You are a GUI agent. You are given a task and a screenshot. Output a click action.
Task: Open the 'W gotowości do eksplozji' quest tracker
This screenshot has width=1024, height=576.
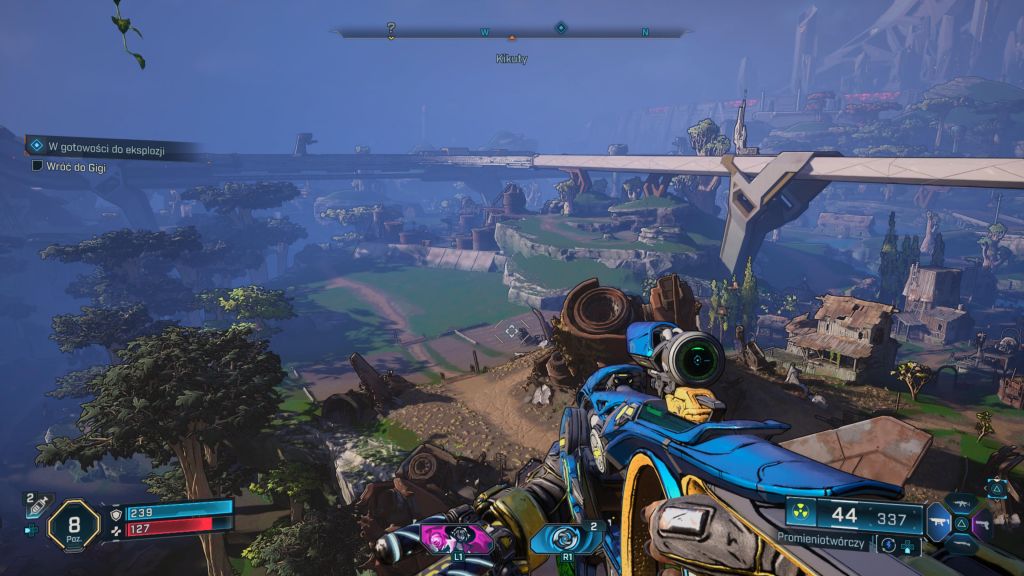(x=105, y=148)
